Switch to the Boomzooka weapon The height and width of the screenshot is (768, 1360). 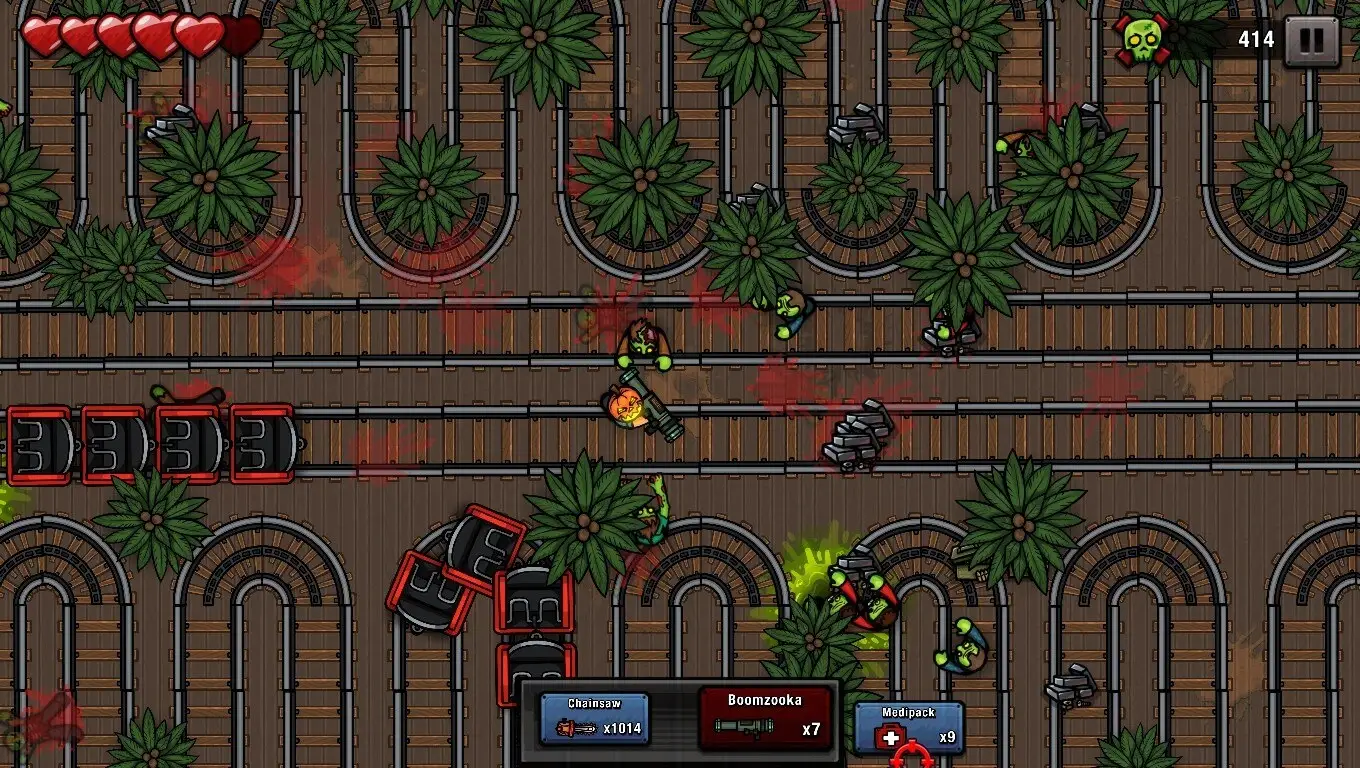click(x=765, y=717)
